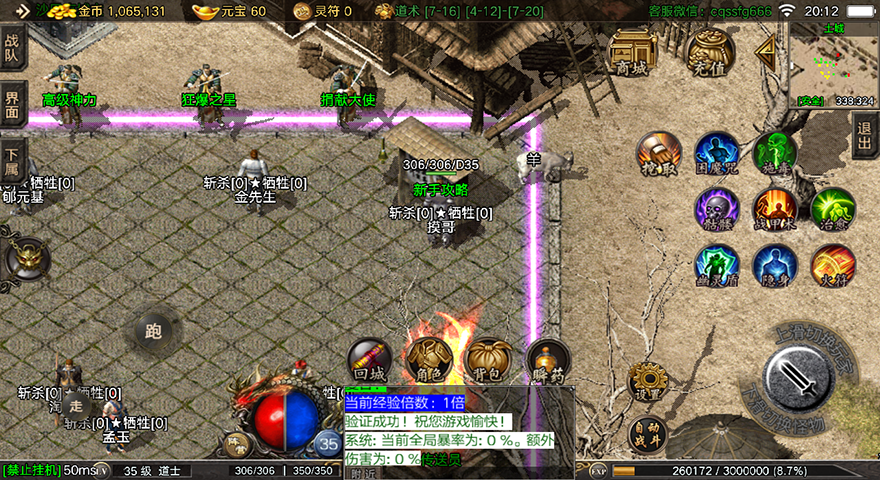
Task: Open 设置 settings gear
Action: pyautogui.click(x=647, y=381)
